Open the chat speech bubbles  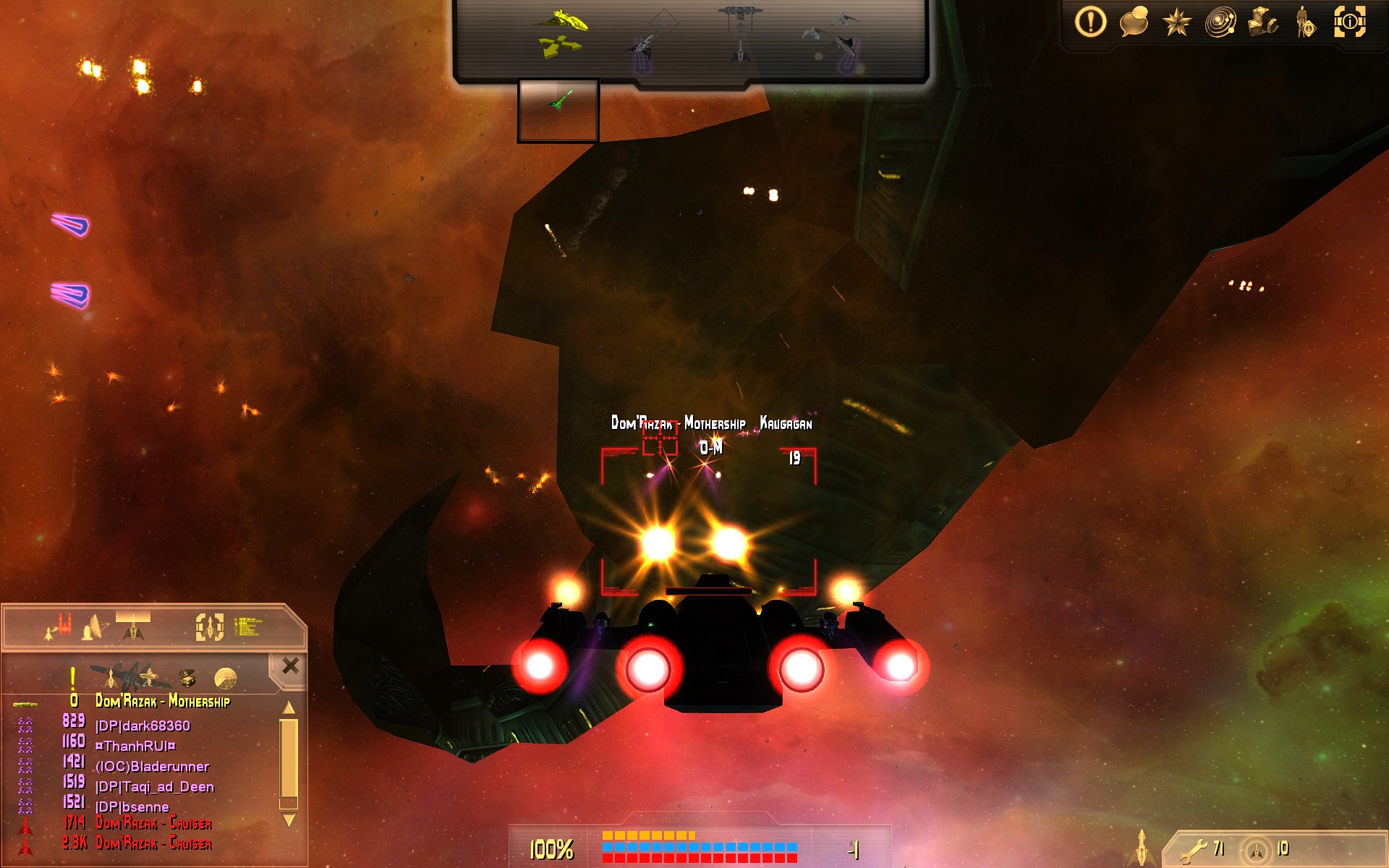coord(1134,22)
